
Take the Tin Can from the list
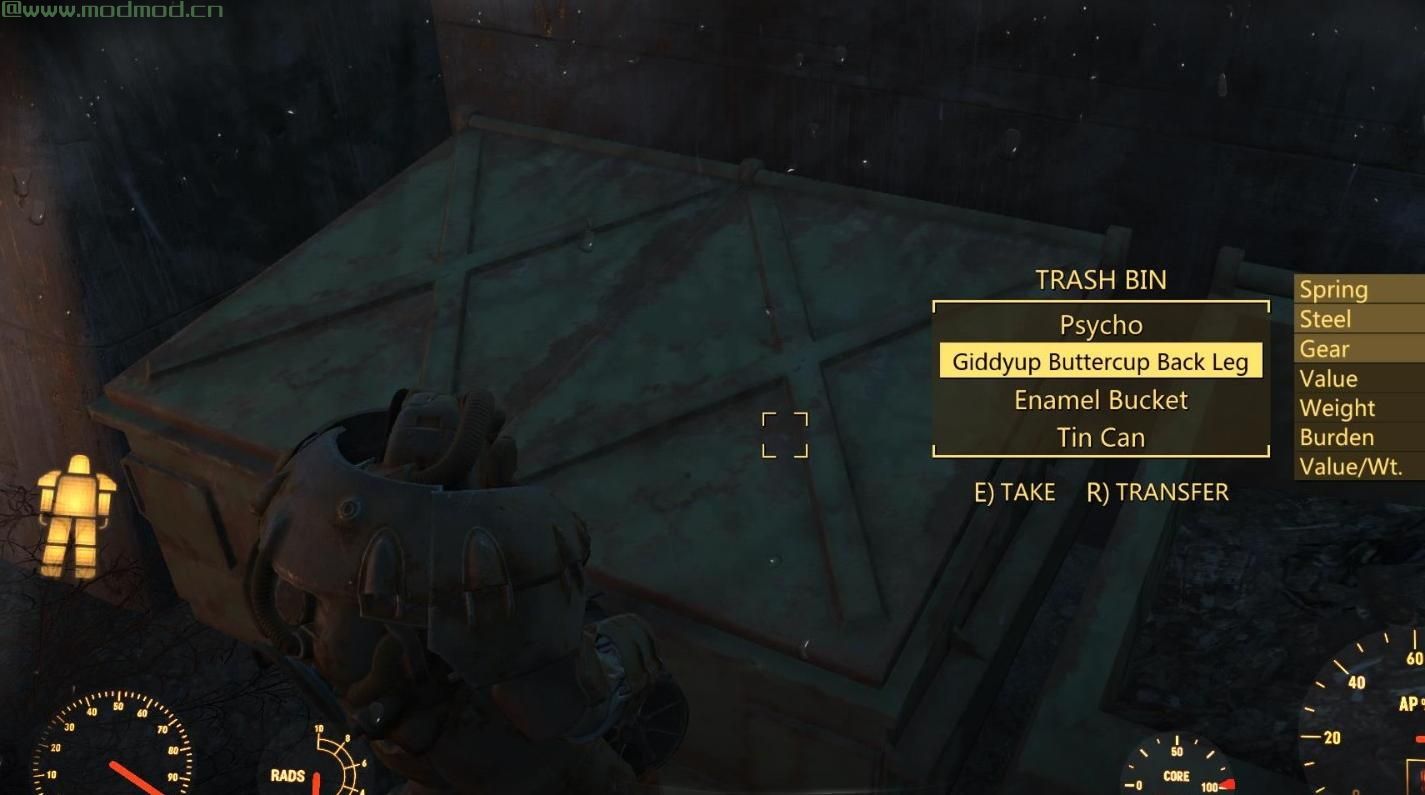pyautogui.click(x=1100, y=437)
